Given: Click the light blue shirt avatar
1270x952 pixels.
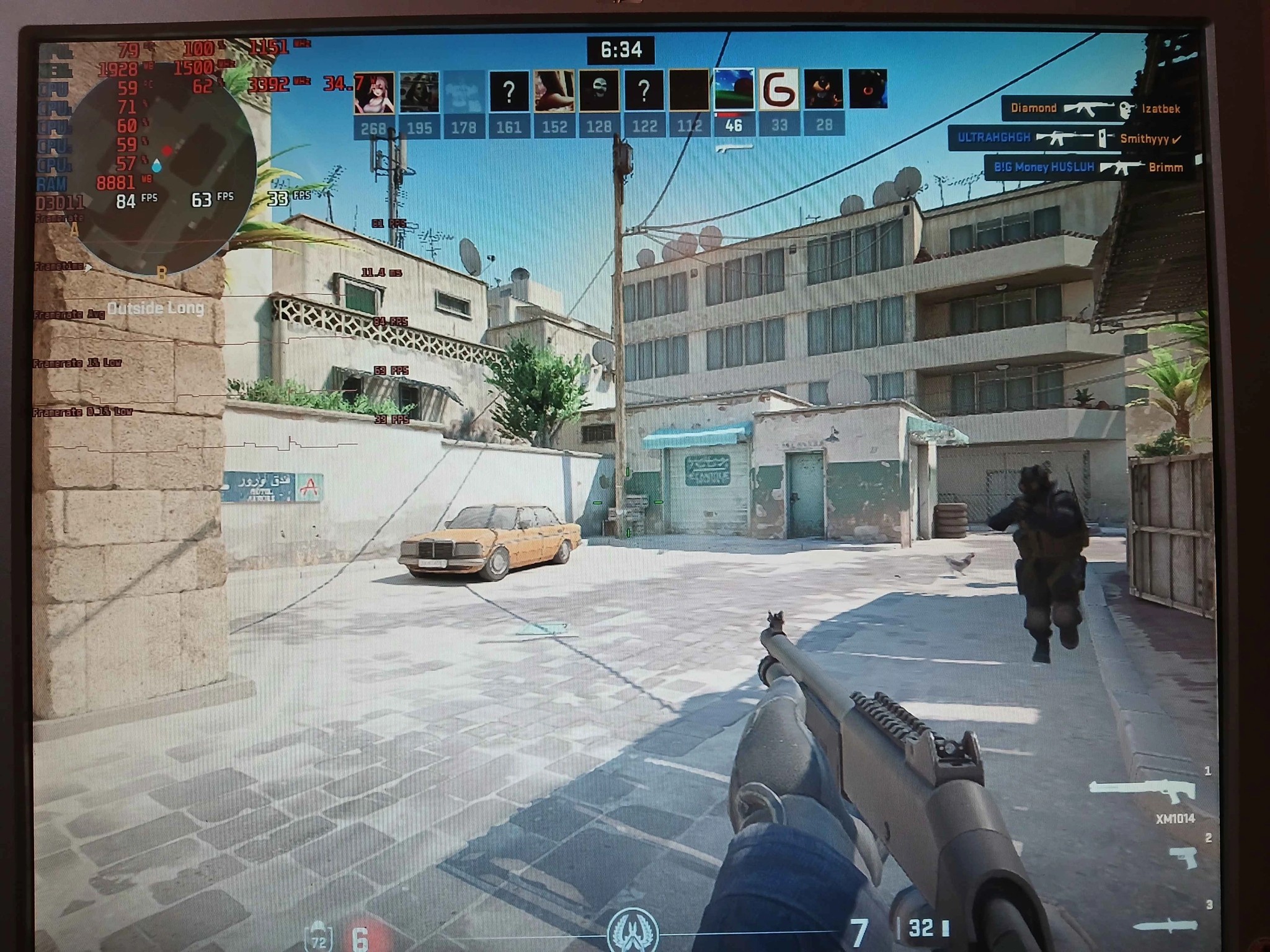Looking at the screenshot, I should 463,92.
